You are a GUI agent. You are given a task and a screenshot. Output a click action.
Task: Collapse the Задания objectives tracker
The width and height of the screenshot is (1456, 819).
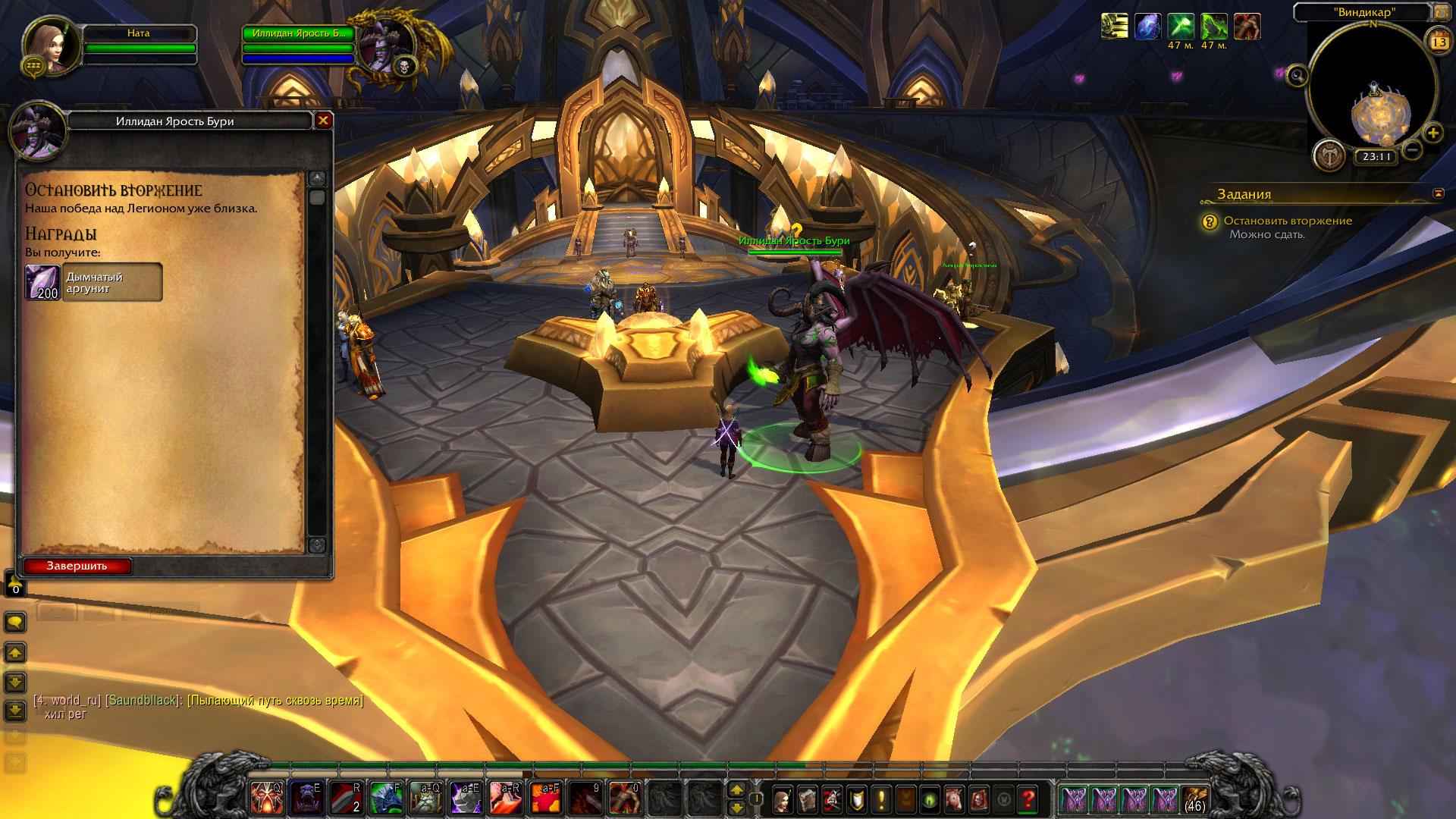[1438, 193]
